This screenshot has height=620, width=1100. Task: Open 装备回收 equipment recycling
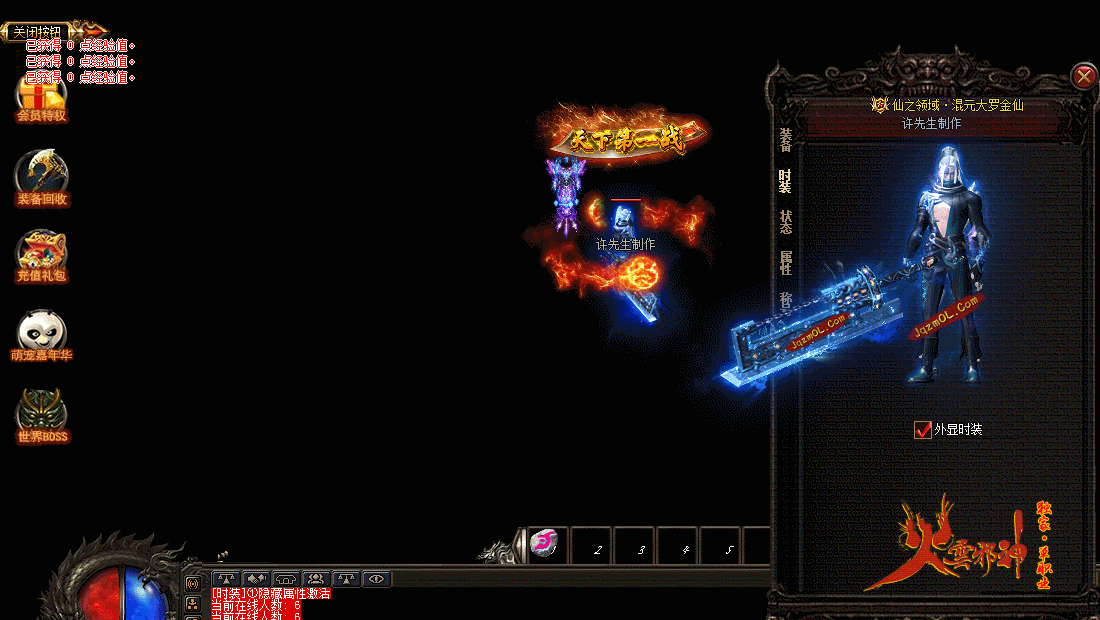(41, 178)
